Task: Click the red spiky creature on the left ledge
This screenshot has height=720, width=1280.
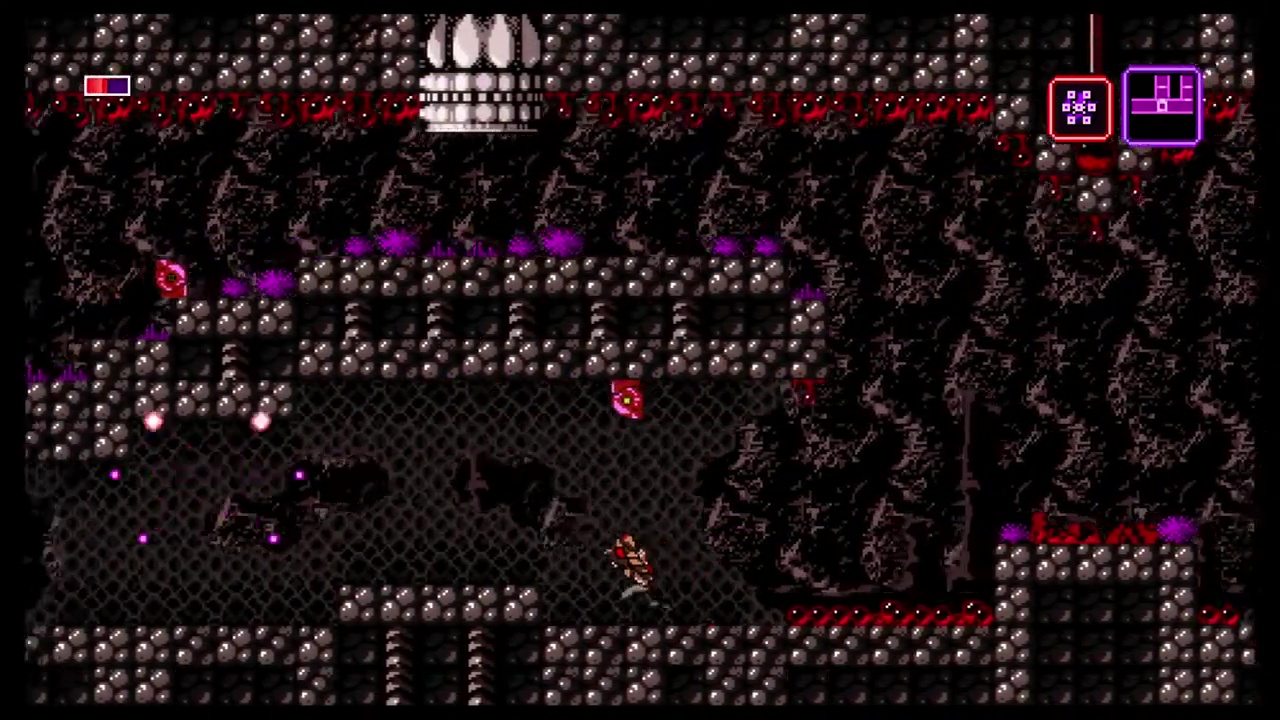Action: [170, 277]
